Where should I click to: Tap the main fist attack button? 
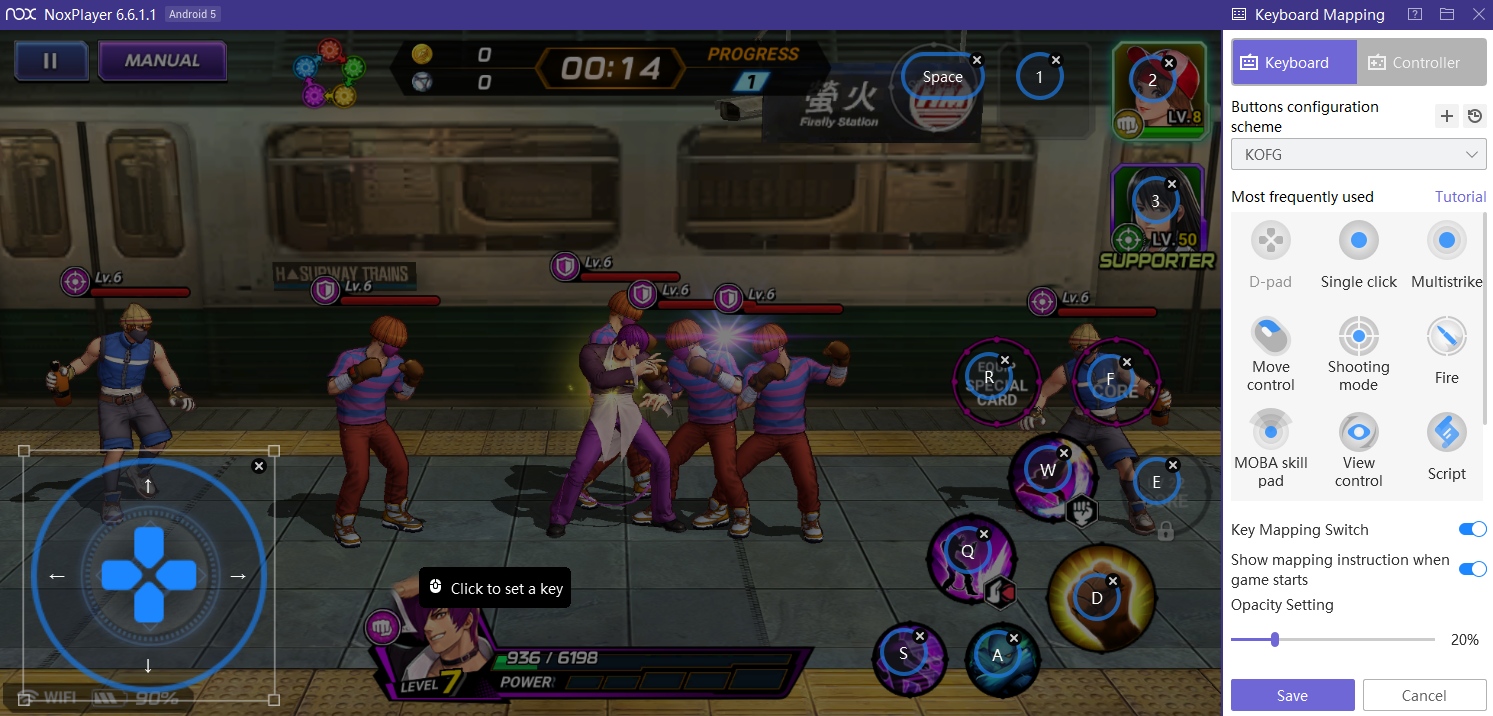point(1098,598)
